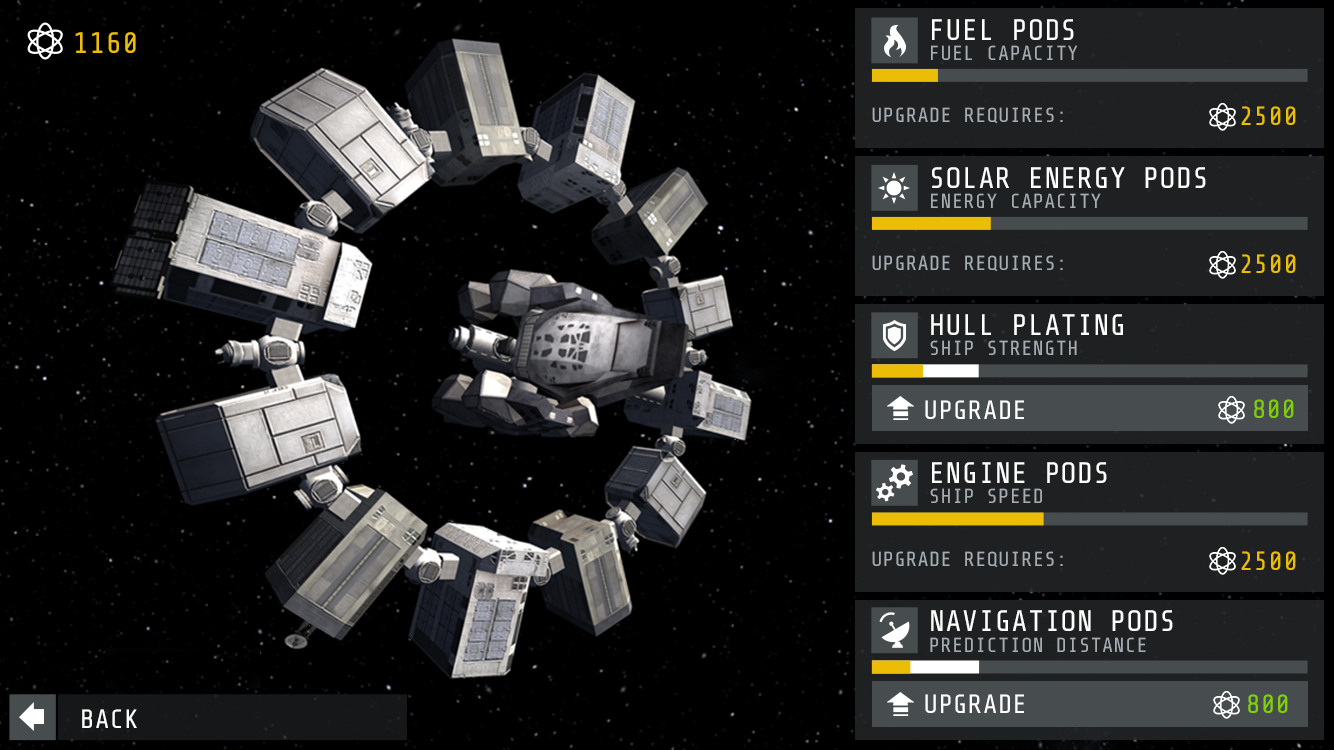
Task: Click the Hull Plating shield icon
Action: coord(894,336)
